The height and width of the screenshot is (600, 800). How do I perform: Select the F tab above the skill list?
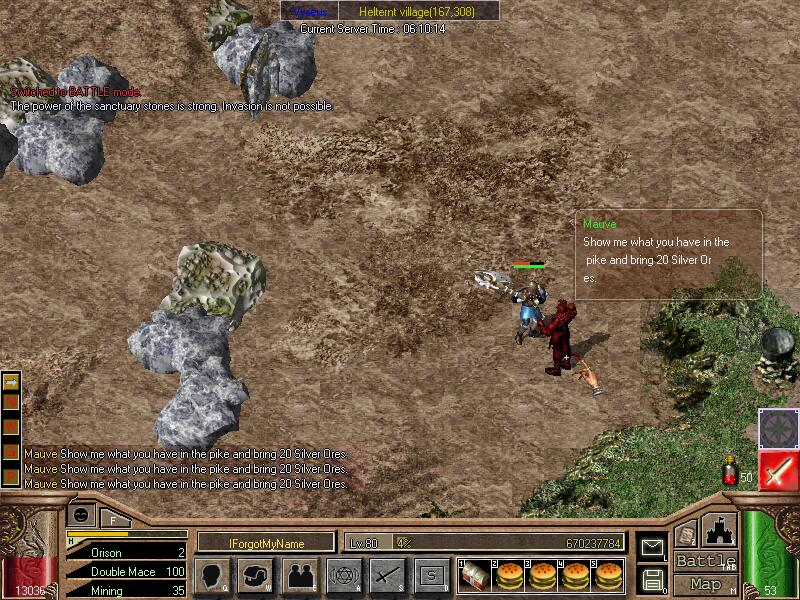[x=113, y=519]
